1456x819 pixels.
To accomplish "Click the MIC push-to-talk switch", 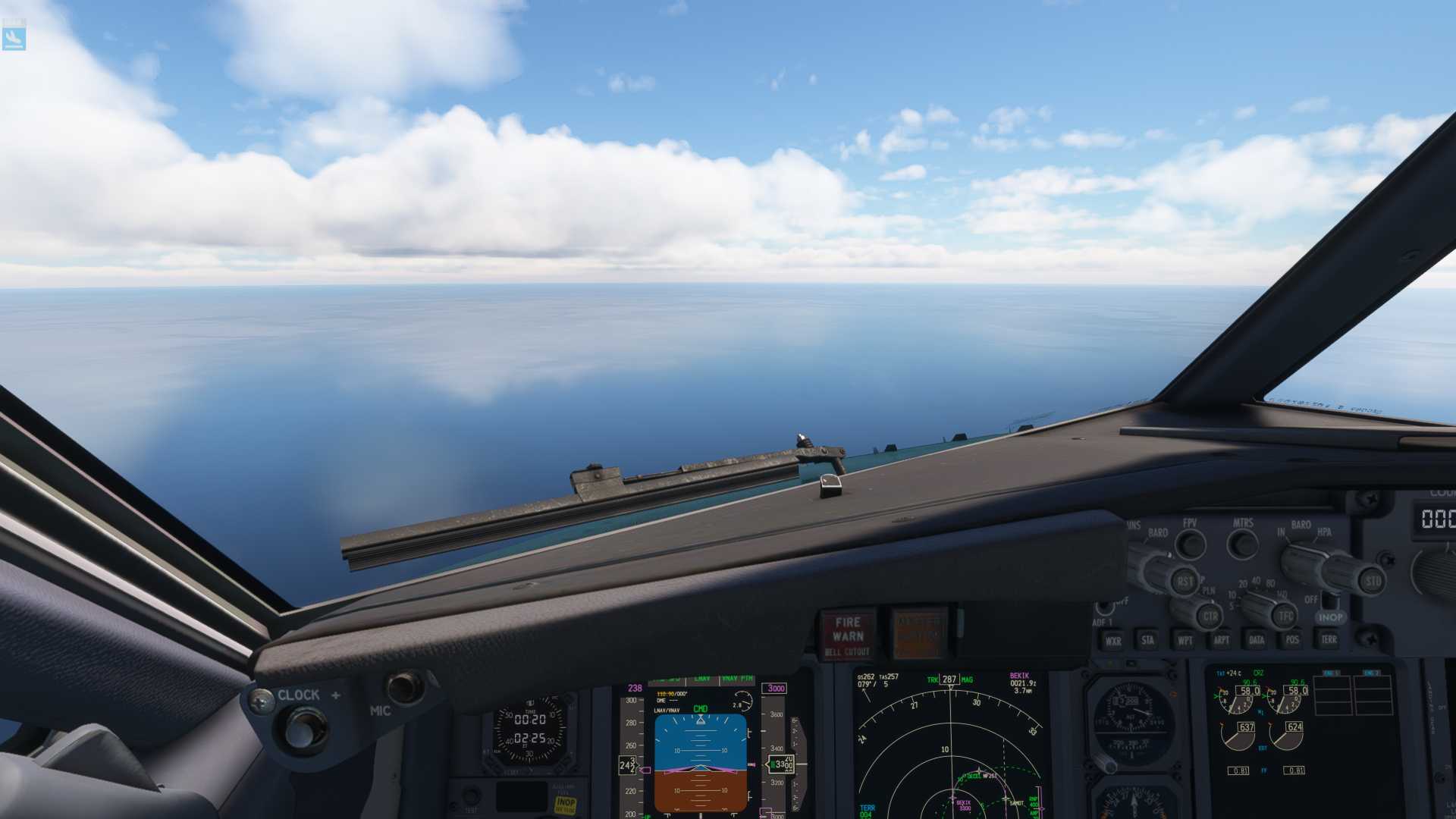I will tap(405, 687).
